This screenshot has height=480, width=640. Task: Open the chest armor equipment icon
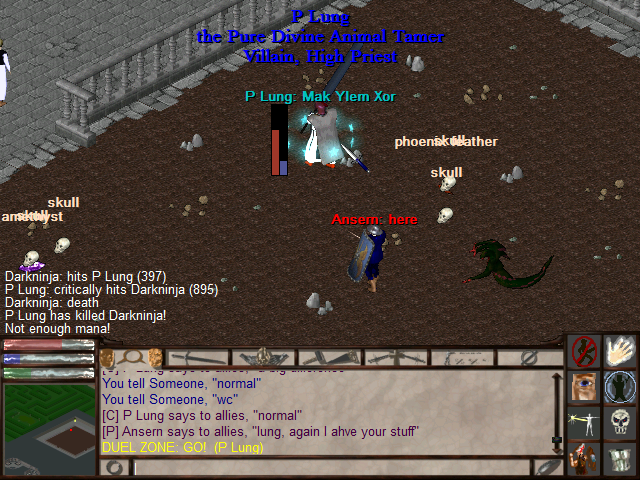point(620,459)
